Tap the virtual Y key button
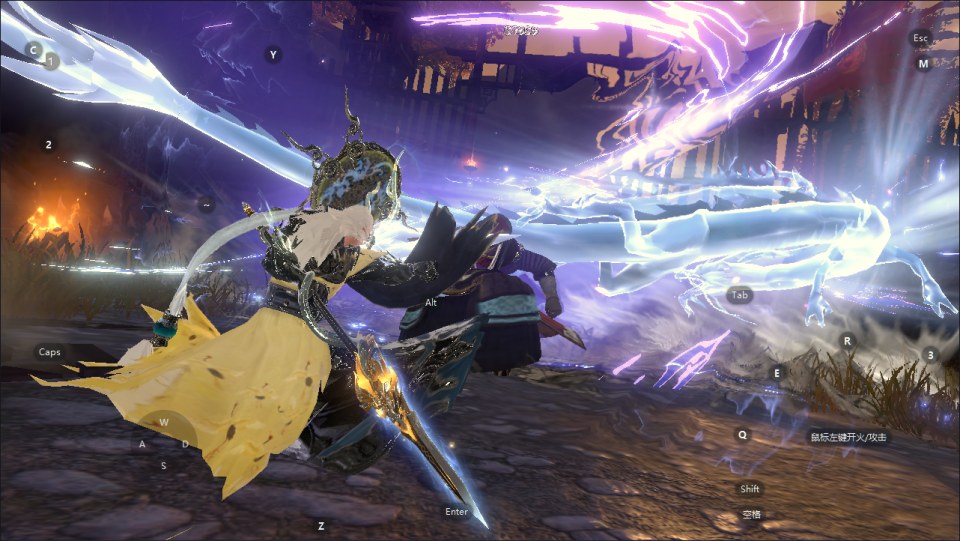This screenshot has width=960, height=541. [x=273, y=55]
